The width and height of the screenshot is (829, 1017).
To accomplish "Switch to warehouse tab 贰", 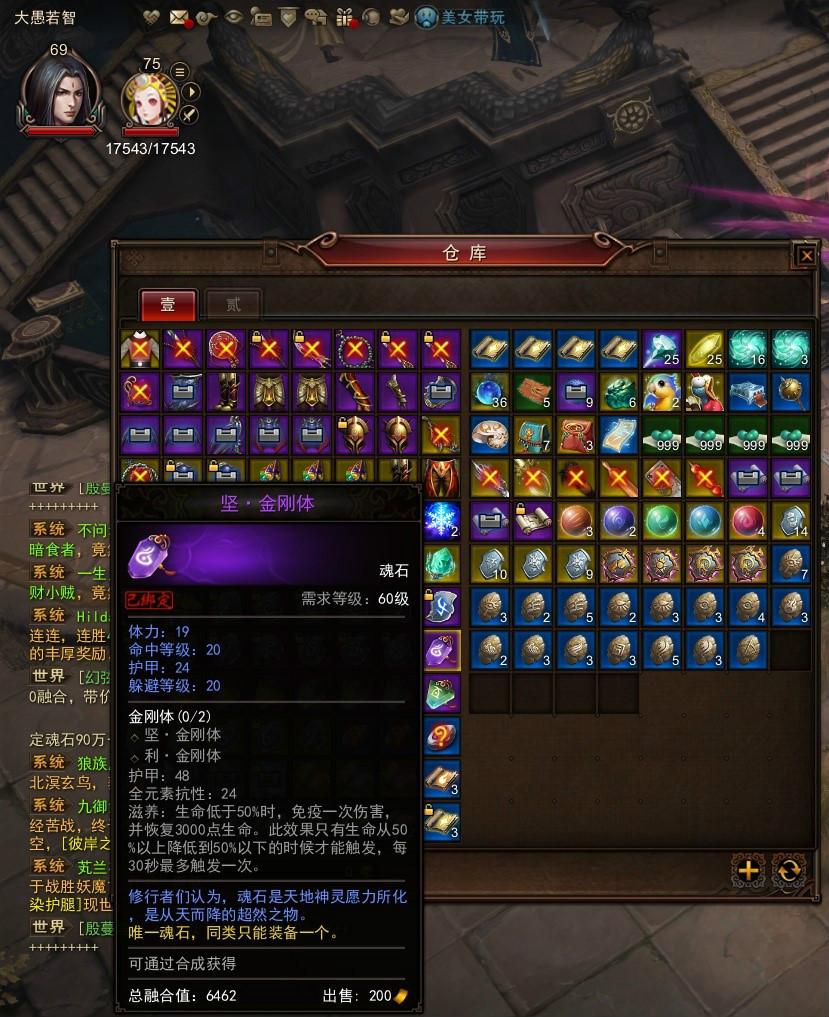I will 231,303.
